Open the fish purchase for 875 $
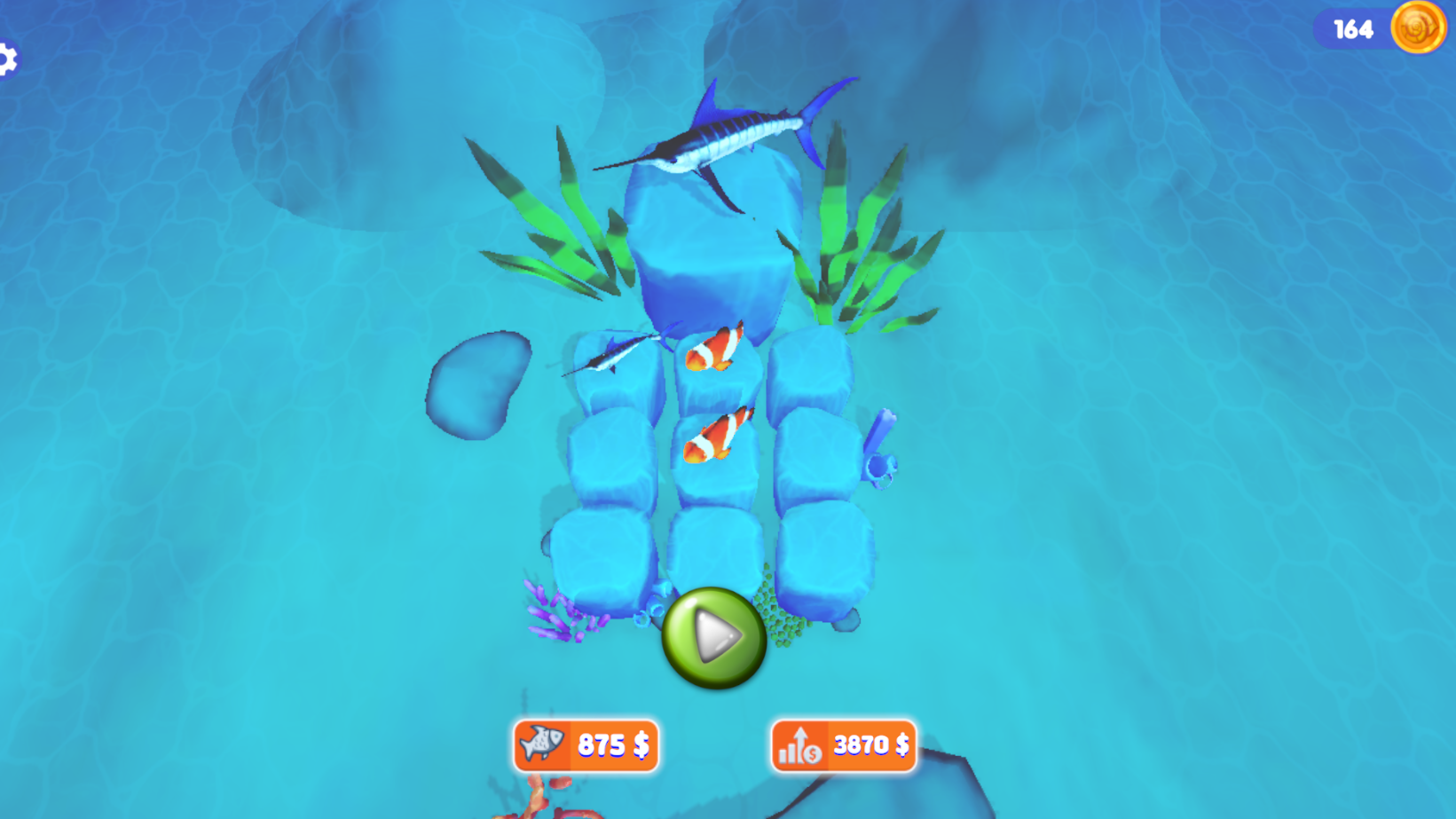 (587, 745)
